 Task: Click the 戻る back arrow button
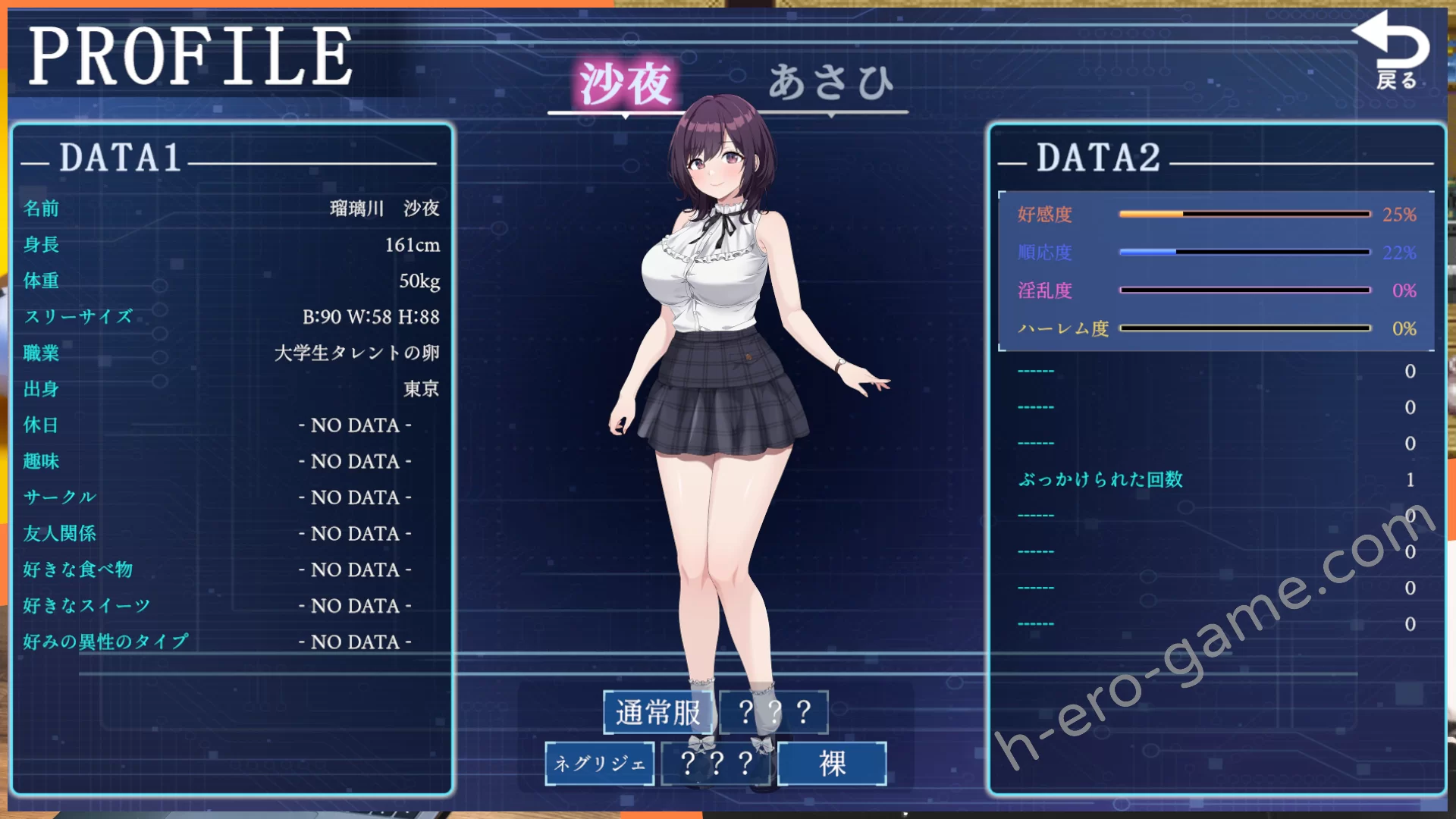point(1394,52)
